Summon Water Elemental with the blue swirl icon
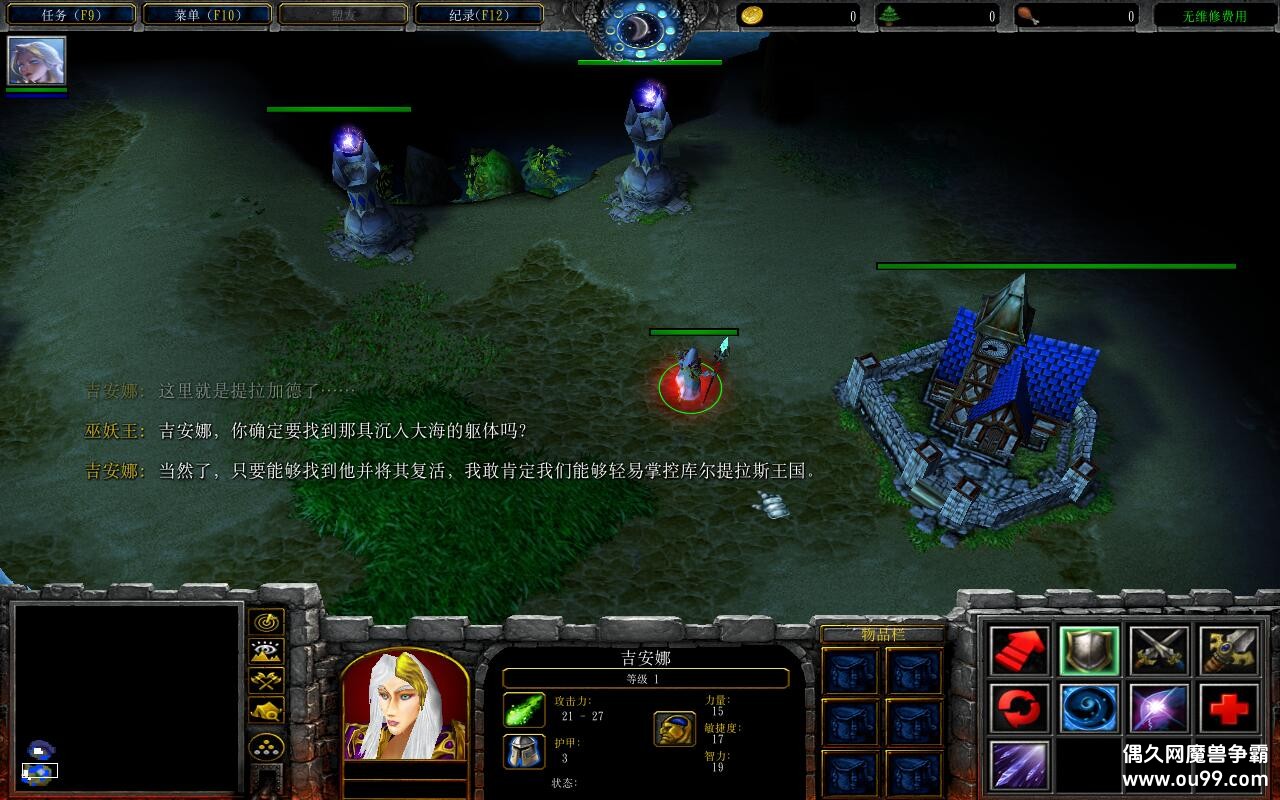1280x800 pixels. (x=1090, y=708)
